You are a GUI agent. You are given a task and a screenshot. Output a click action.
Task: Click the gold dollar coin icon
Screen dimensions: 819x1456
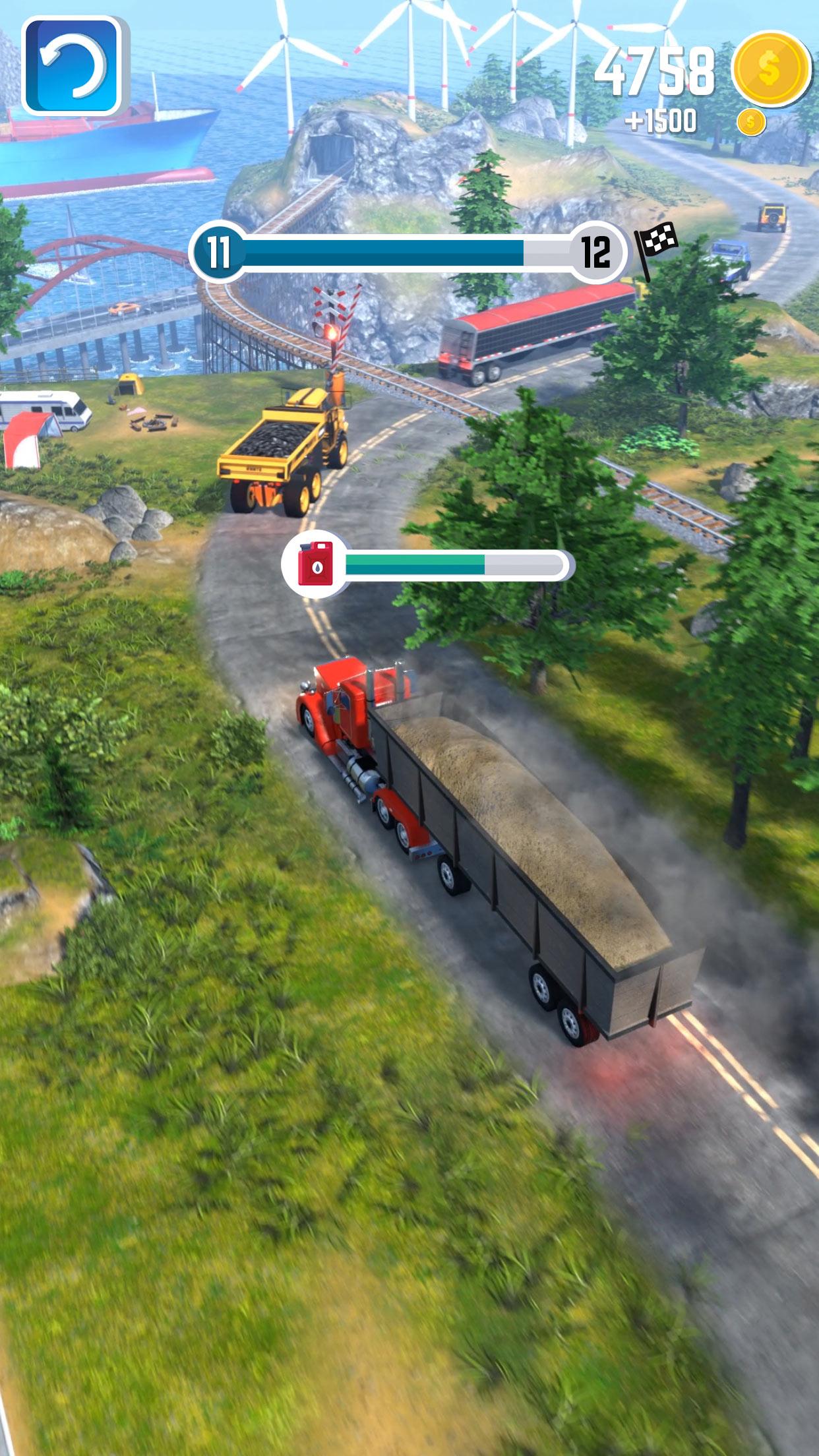pos(770,68)
